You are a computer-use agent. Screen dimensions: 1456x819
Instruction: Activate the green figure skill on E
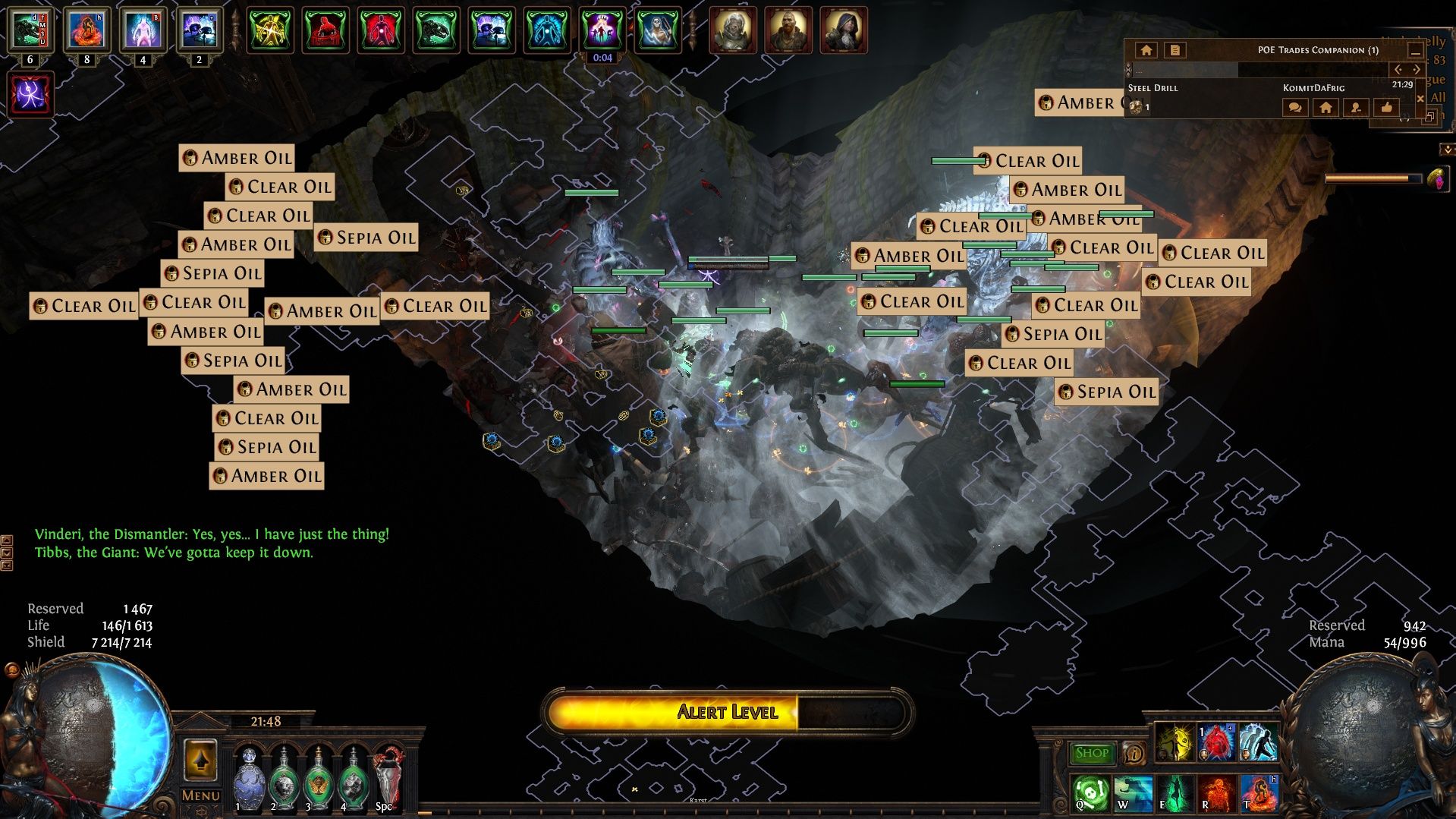click(x=1175, y=792)
